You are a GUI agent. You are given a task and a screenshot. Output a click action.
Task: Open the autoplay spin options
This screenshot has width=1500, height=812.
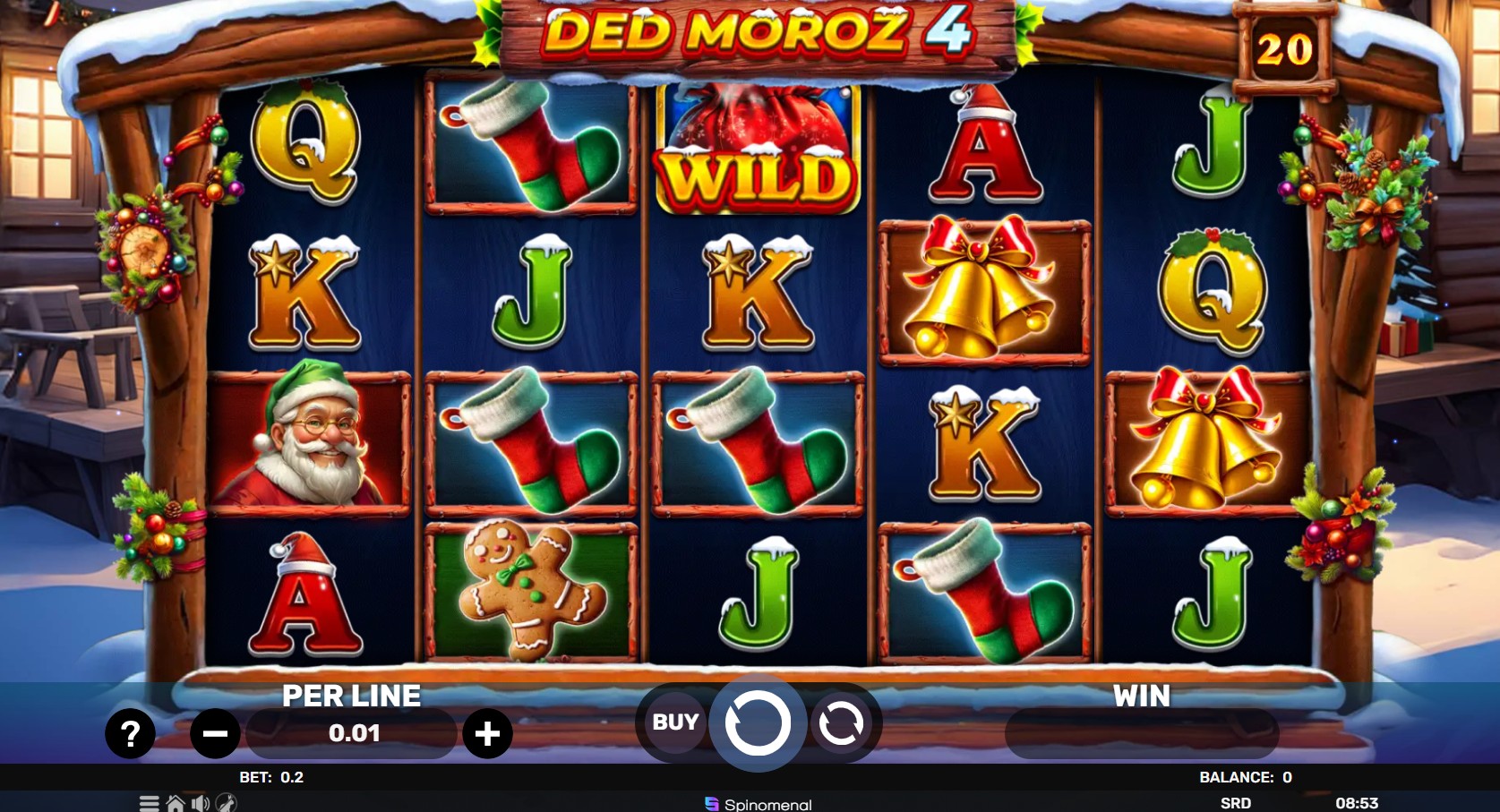point(841,723)
